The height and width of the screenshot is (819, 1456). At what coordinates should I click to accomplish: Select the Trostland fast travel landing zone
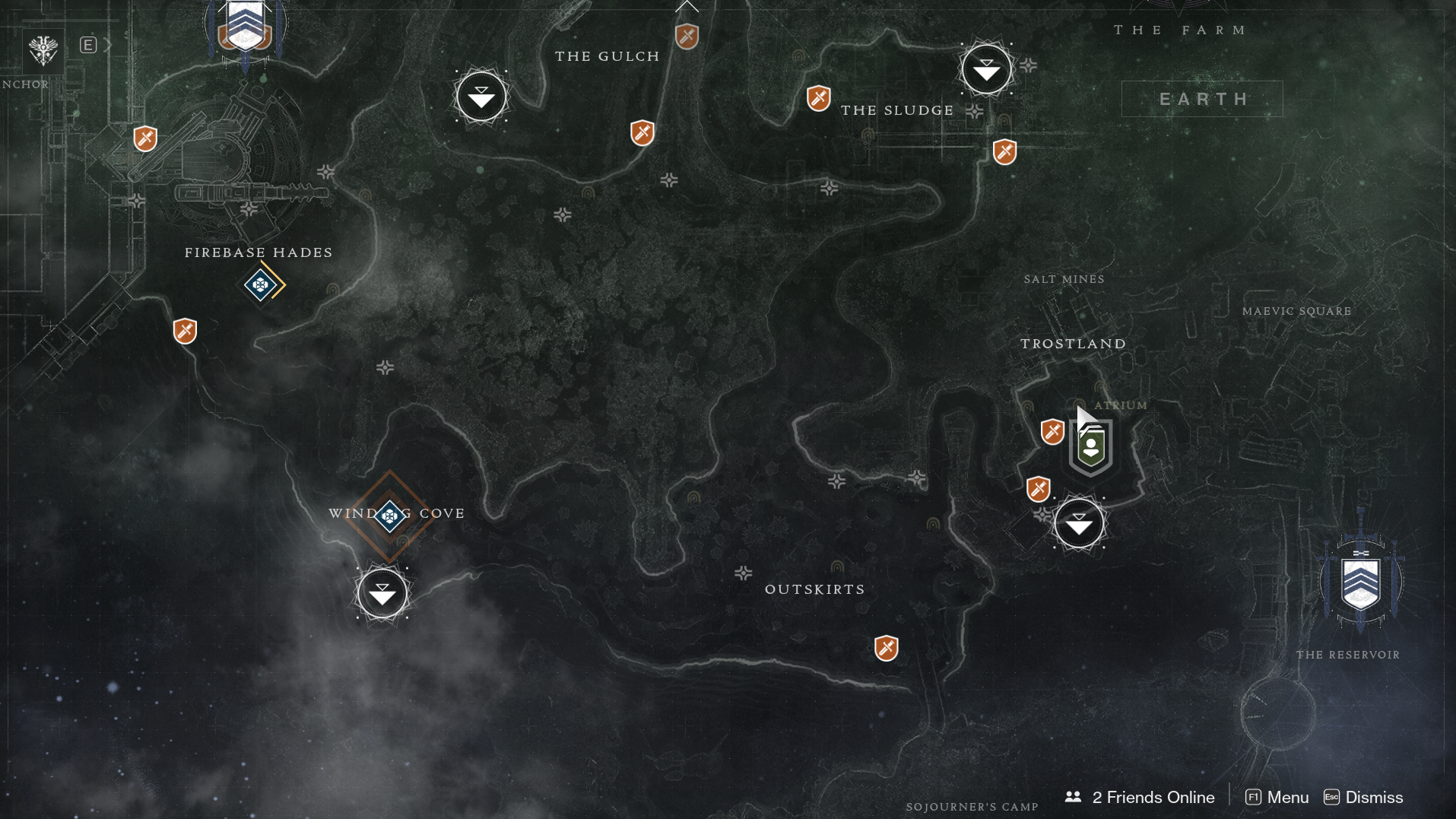pyautogui.click(x=1078, y=524)
